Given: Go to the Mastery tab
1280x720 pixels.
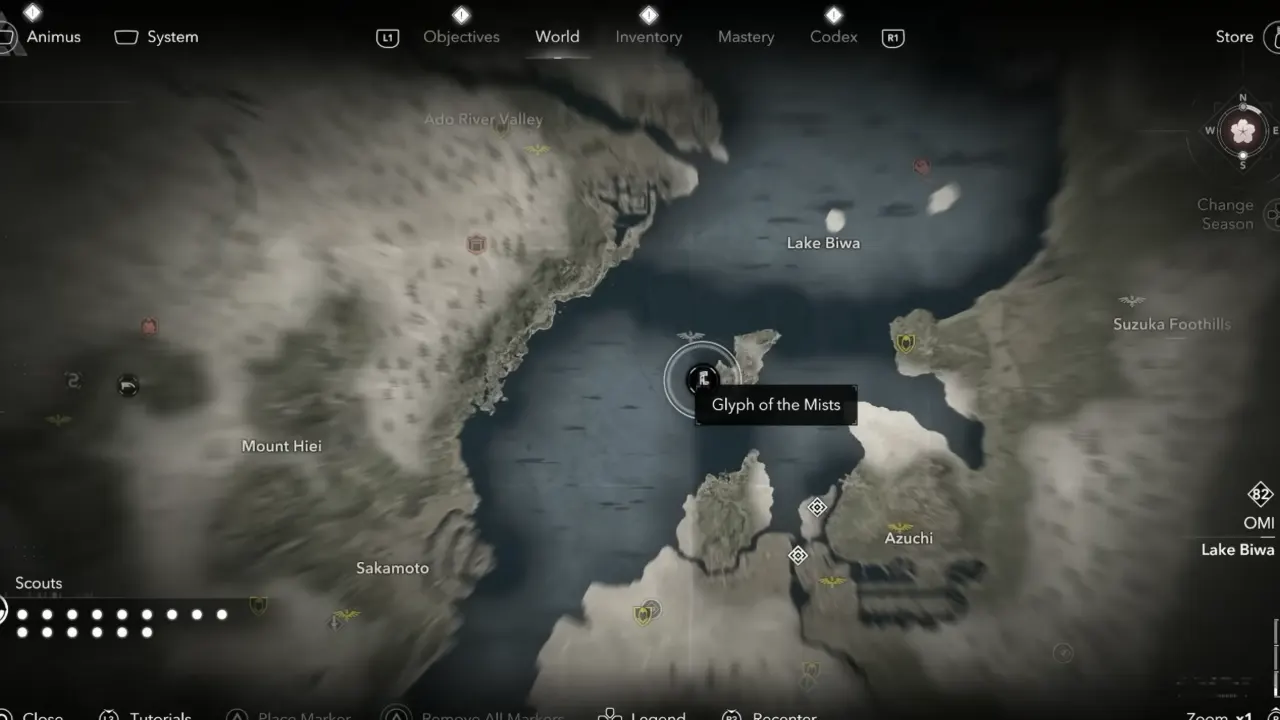Looking at the screenshot, I should [x=746, y=37].
